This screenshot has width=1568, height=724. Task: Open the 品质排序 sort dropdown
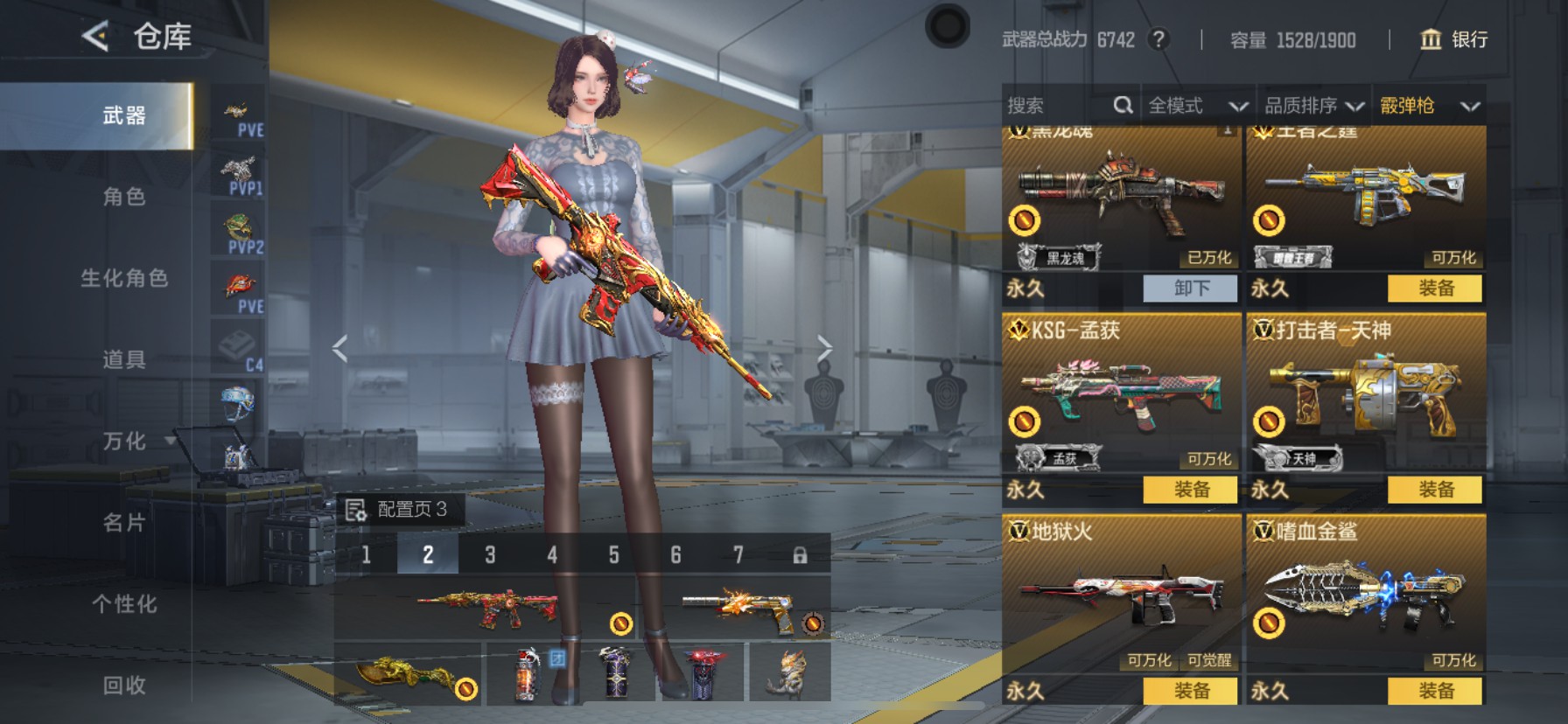point(1313,106)
